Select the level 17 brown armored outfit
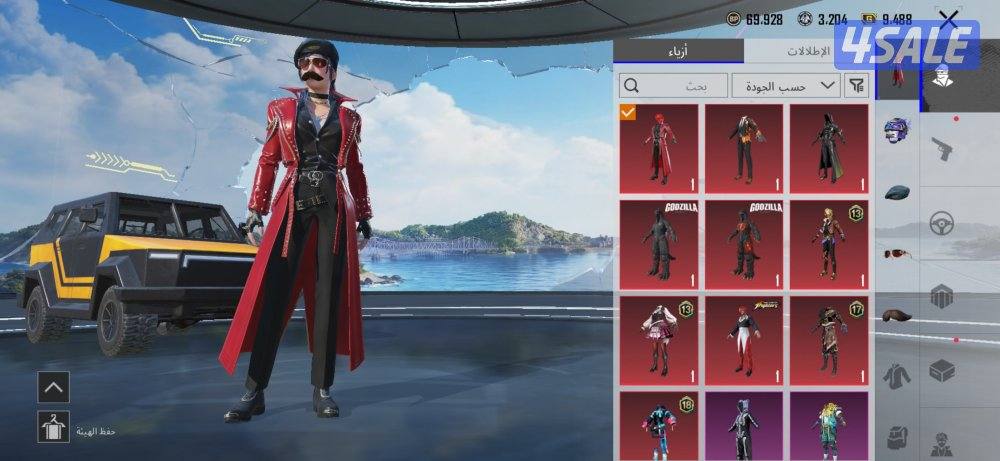The image size is (1000, 461). (x=829, y=339)
